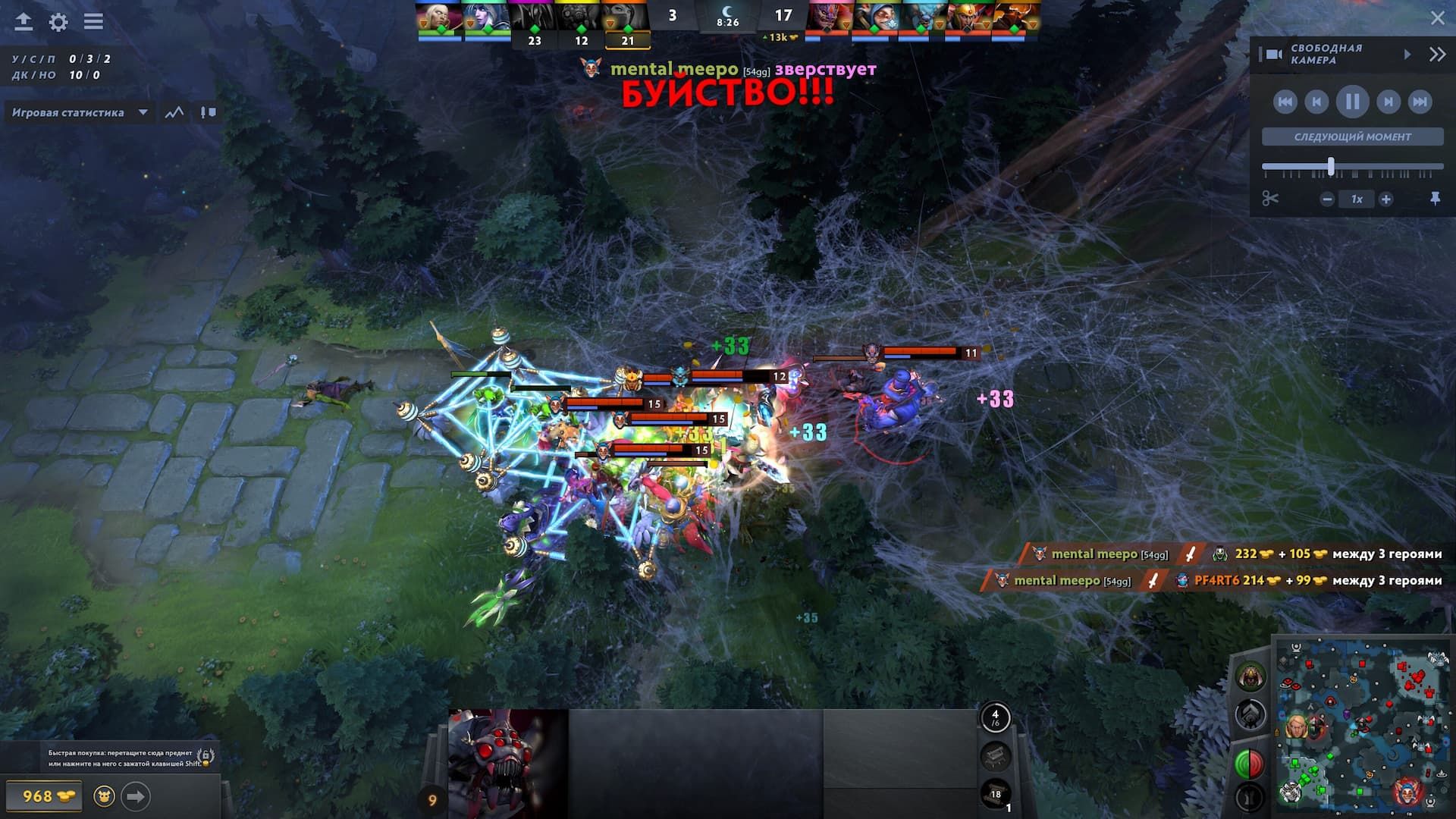Click the arrow next to Свободная камера label
This screenshot has width=1456, height=819.
coord(1409,53)
